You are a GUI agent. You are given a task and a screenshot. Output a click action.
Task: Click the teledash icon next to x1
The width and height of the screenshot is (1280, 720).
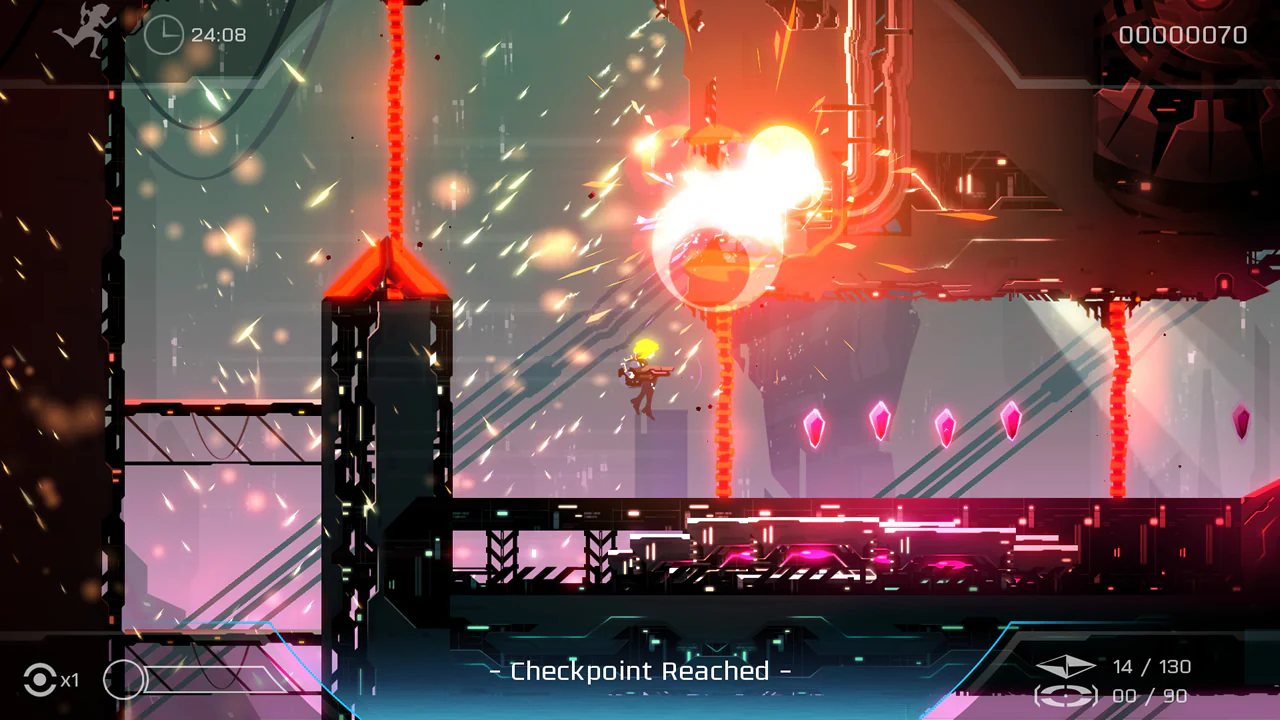pyautogui.click(x=40, y=680)
